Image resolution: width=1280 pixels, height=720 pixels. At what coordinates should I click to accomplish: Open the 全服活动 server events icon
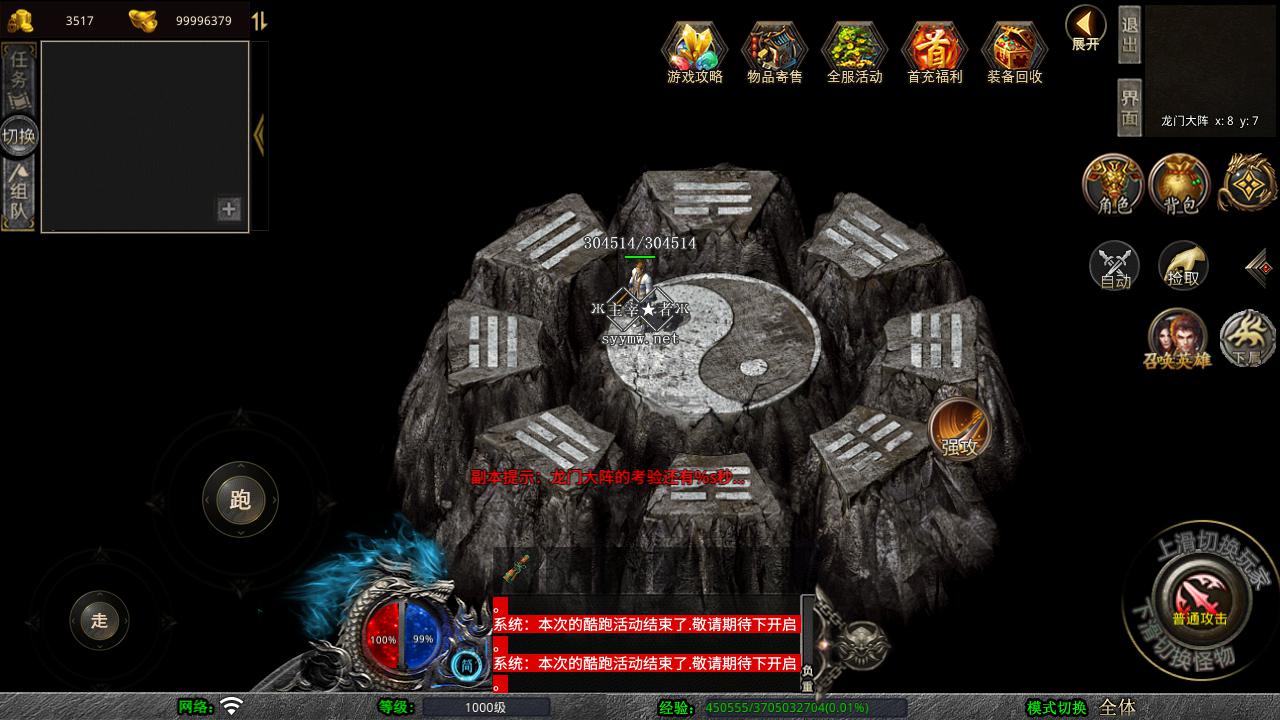pyautogui.click(x=854, y=50)
